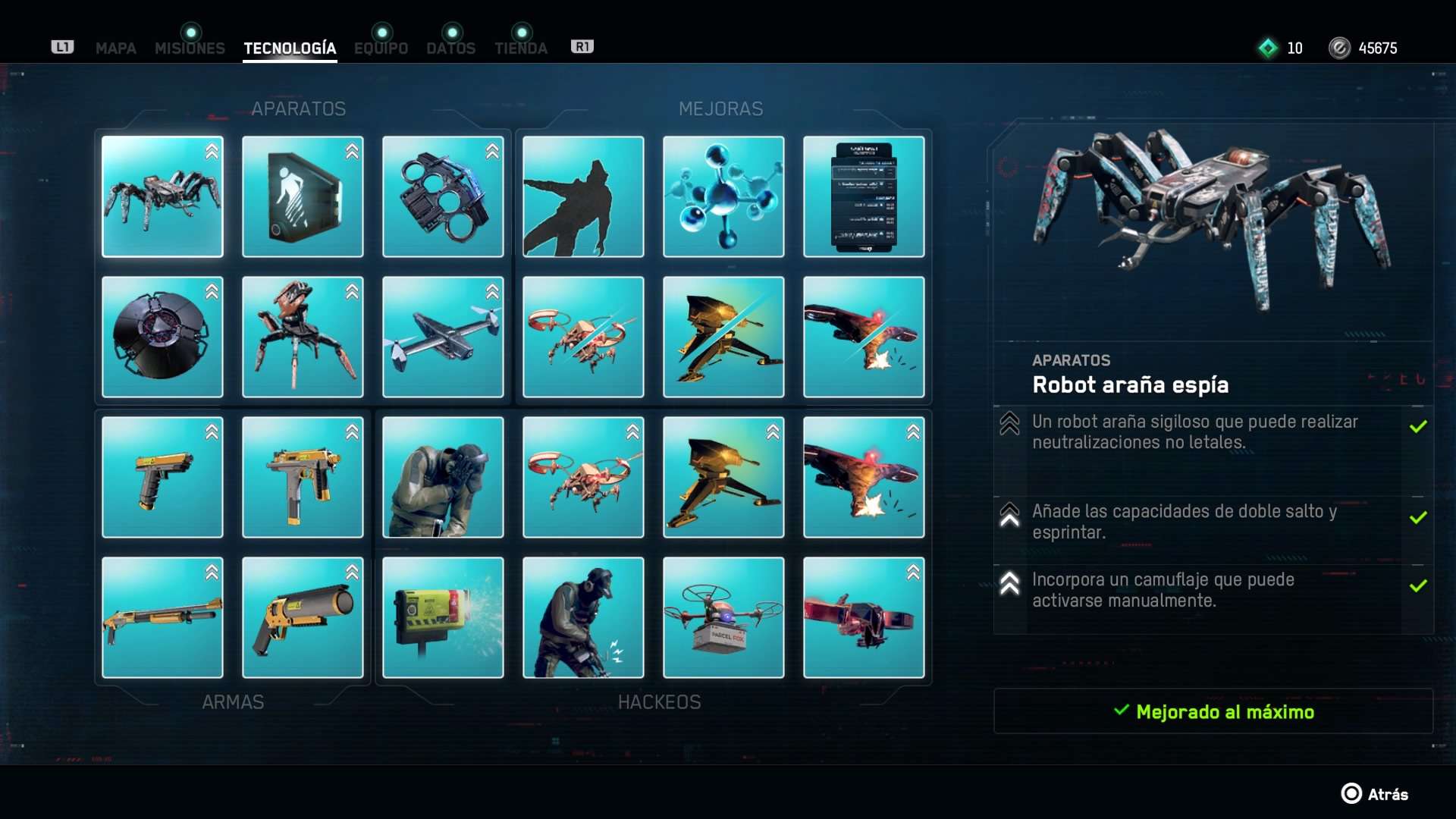Select the yellow alarm box hack
The width and height of the screenshot is (1456, 819).
click(x=443, y=618)
